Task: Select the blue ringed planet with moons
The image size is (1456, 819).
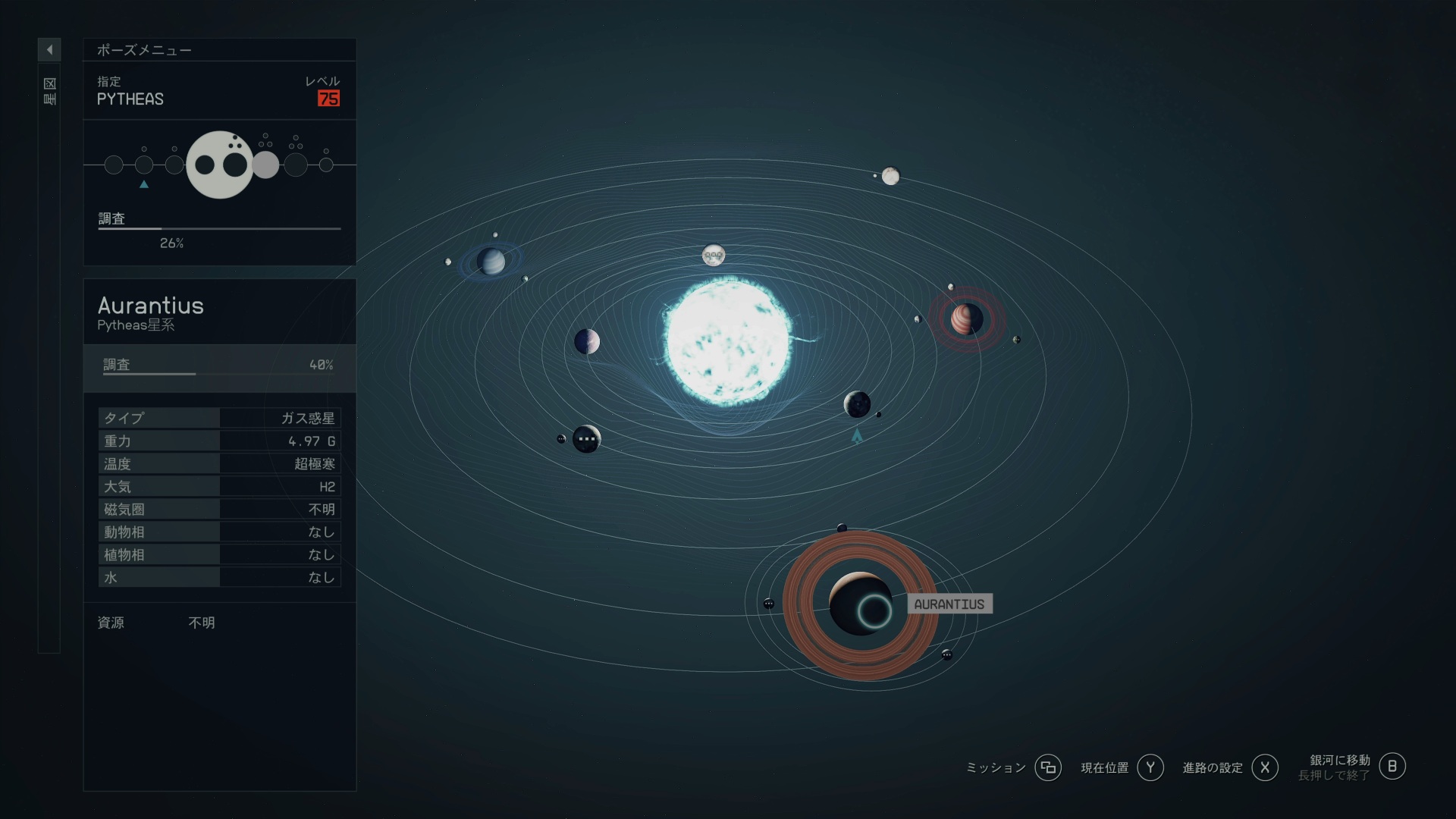Action: (x=491, y=262)
